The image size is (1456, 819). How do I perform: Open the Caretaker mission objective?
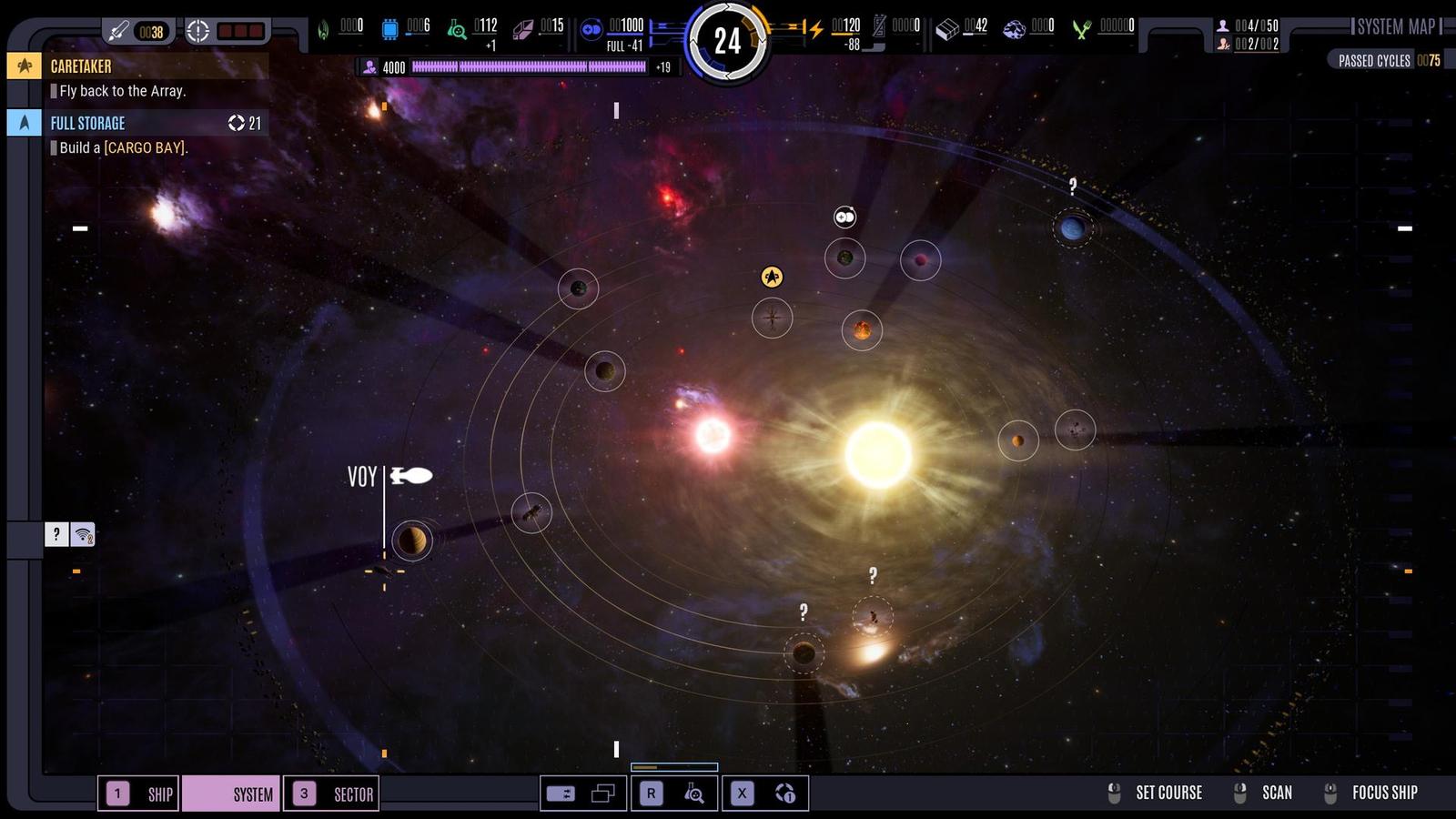tap(136, 66)
